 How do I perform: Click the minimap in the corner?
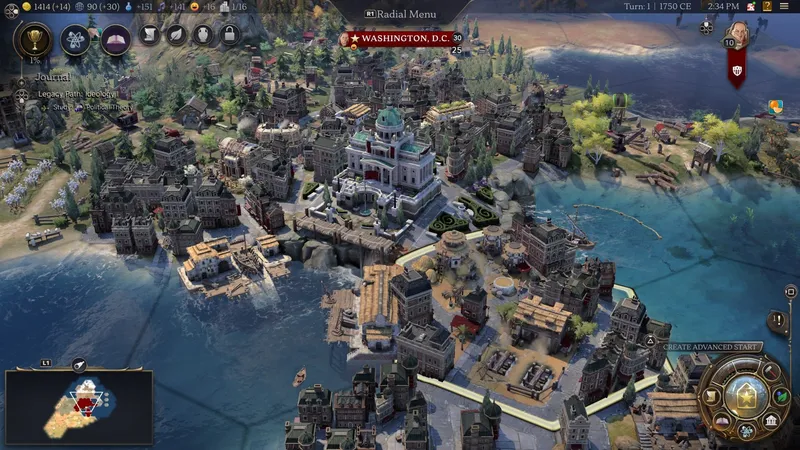(79, 405)
